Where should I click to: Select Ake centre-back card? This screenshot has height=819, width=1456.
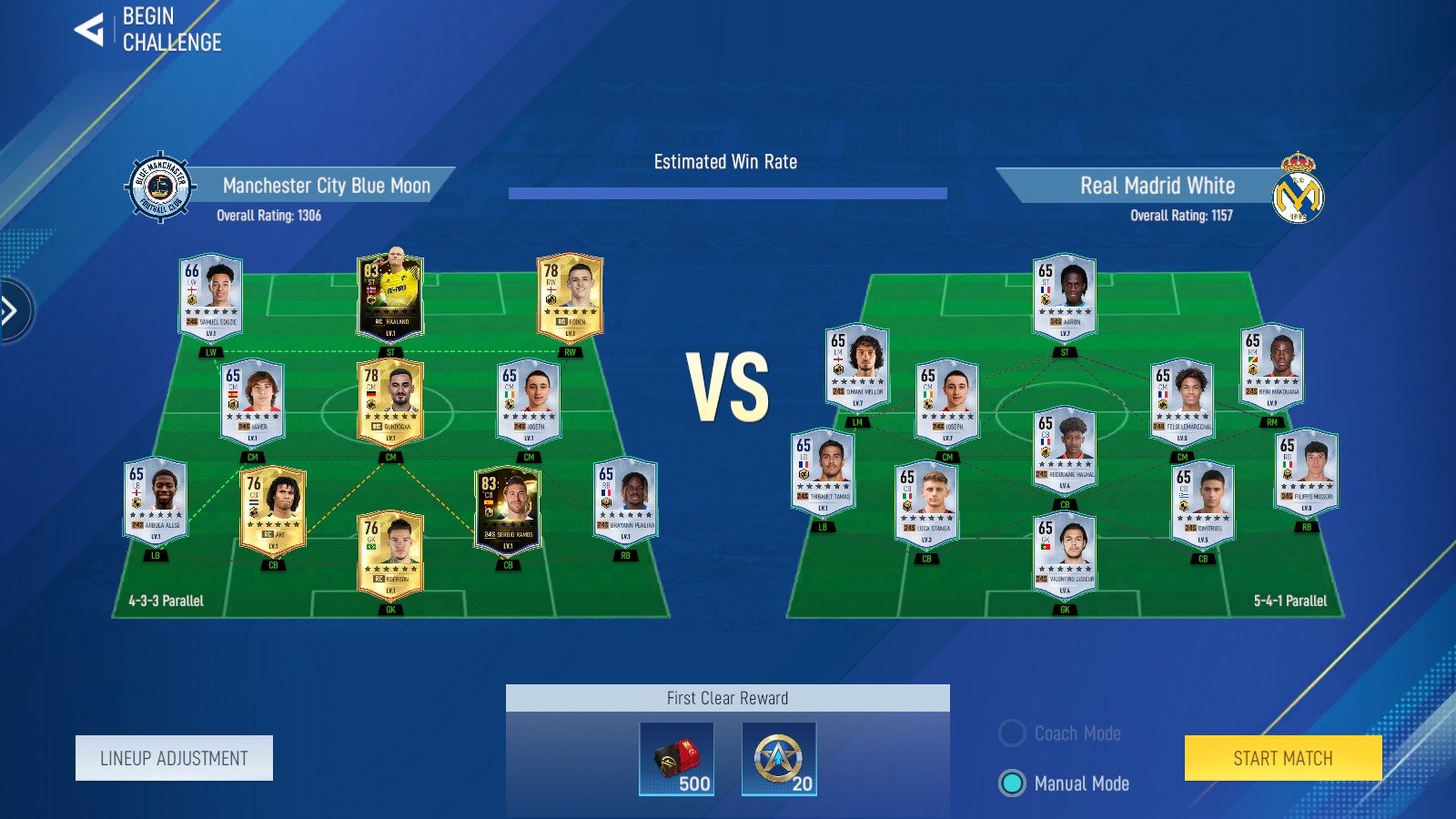click(273, 510)
